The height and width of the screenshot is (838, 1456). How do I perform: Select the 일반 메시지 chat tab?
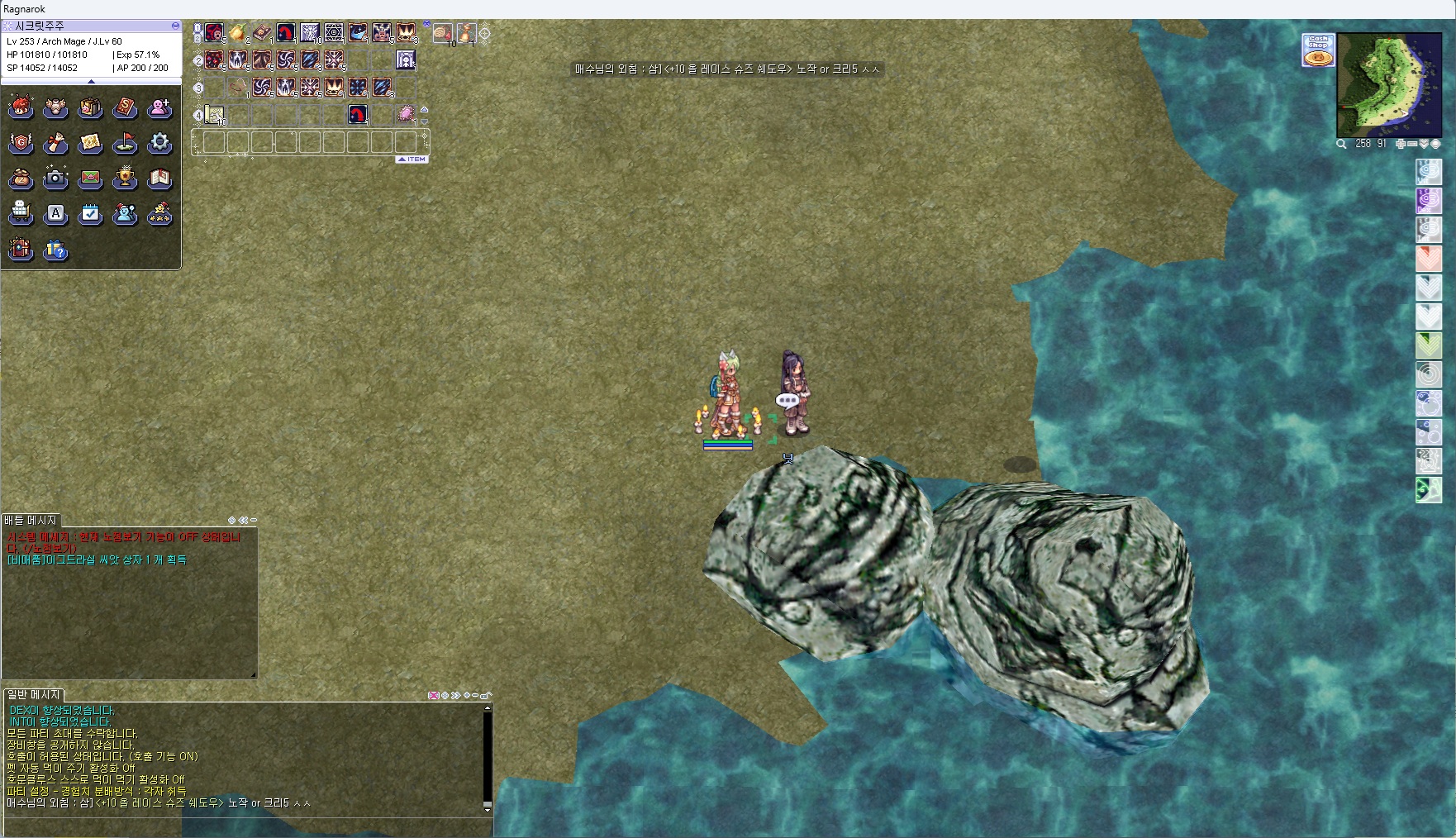pyautogui.click(x=34, y=695)
